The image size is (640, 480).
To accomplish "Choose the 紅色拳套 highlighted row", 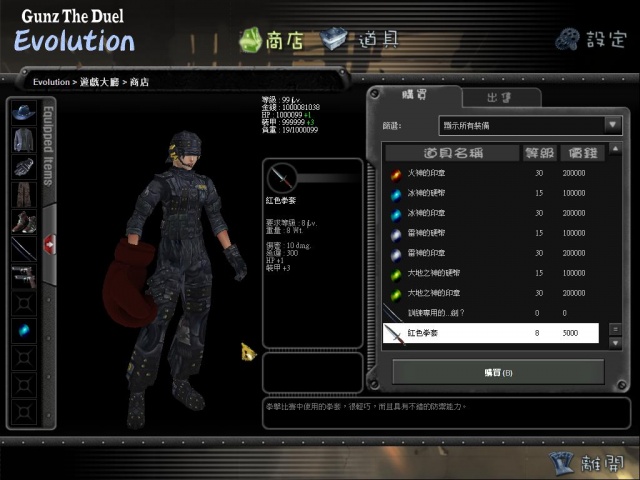I will (490, 333).
